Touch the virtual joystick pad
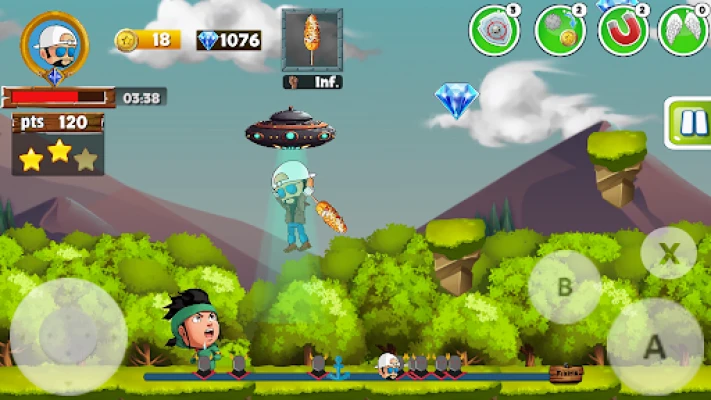The image size is (711, 400). [x=69, y=336]
